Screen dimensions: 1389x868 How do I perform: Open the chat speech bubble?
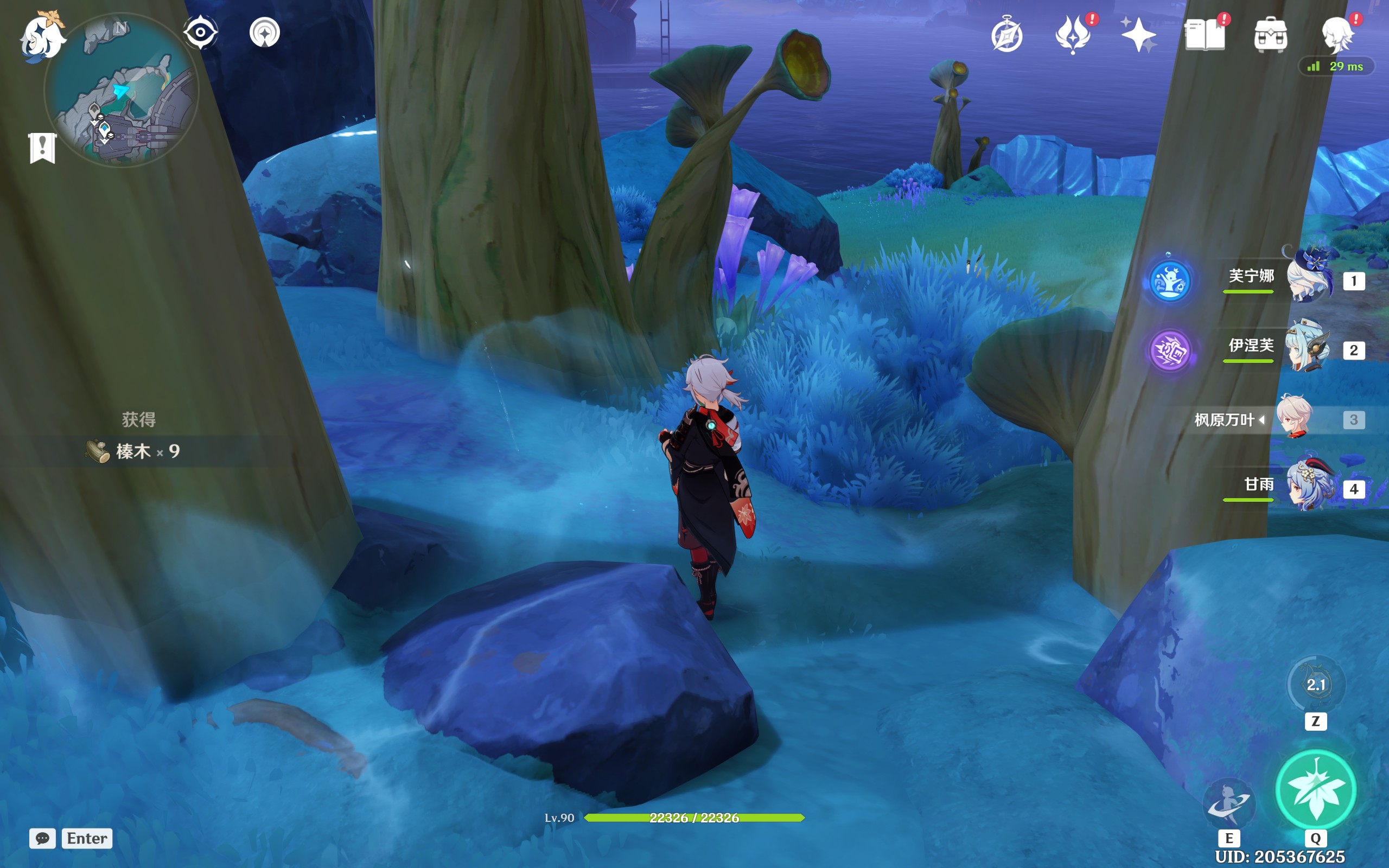[42, 838]
